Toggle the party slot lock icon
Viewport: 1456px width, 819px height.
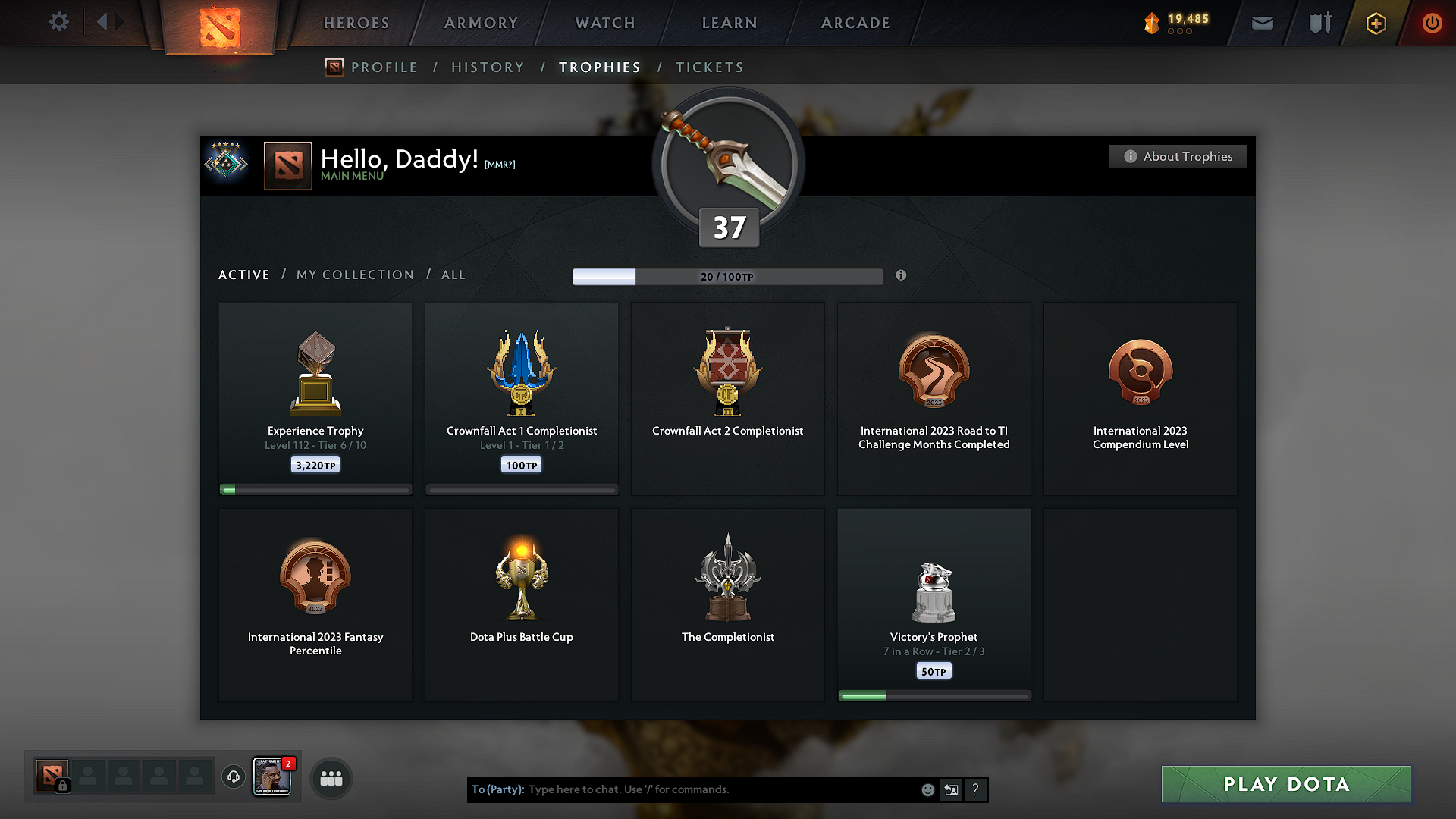[x=62, y=786]
